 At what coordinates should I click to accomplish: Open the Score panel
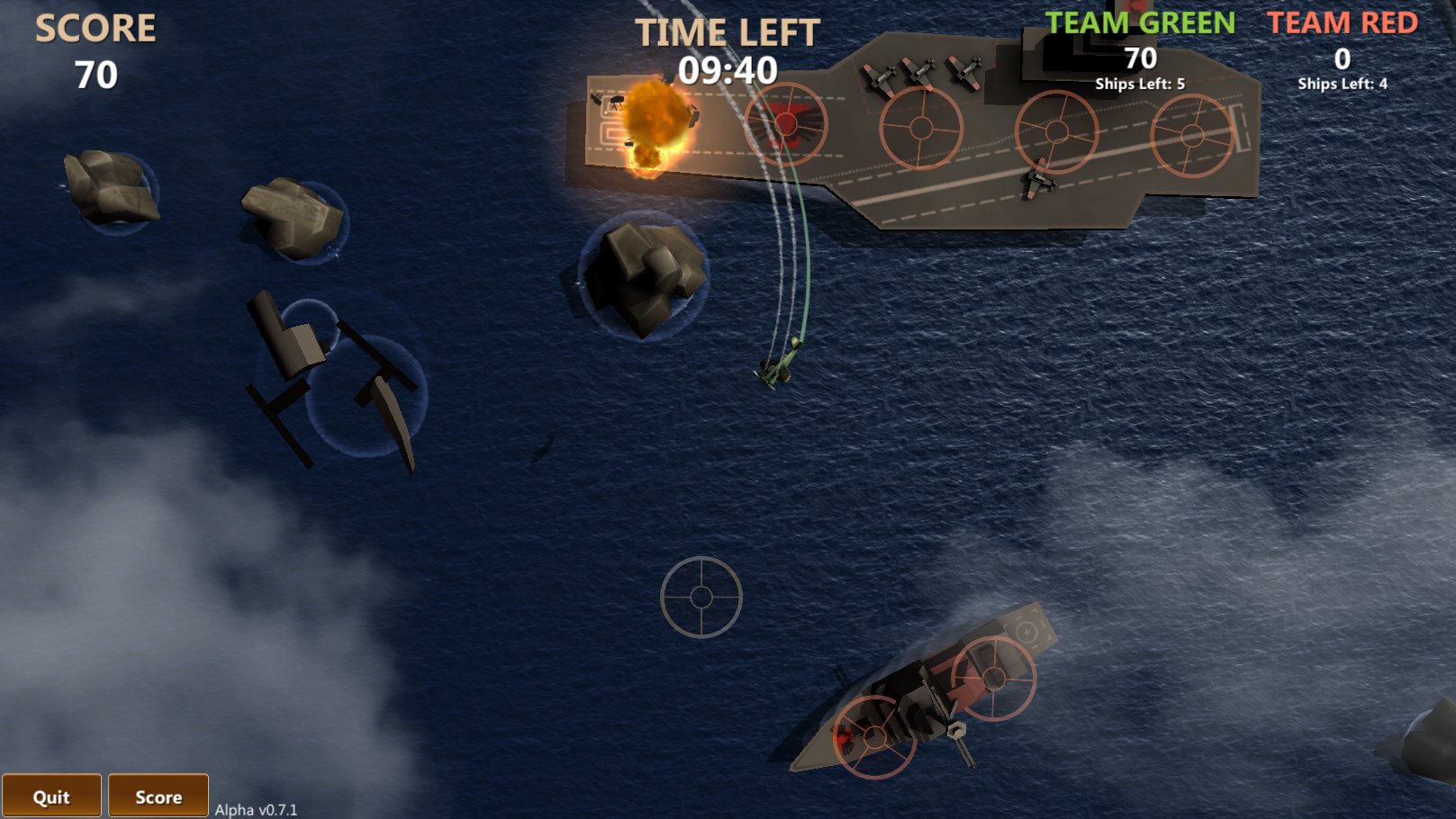(x=158, y=796)
